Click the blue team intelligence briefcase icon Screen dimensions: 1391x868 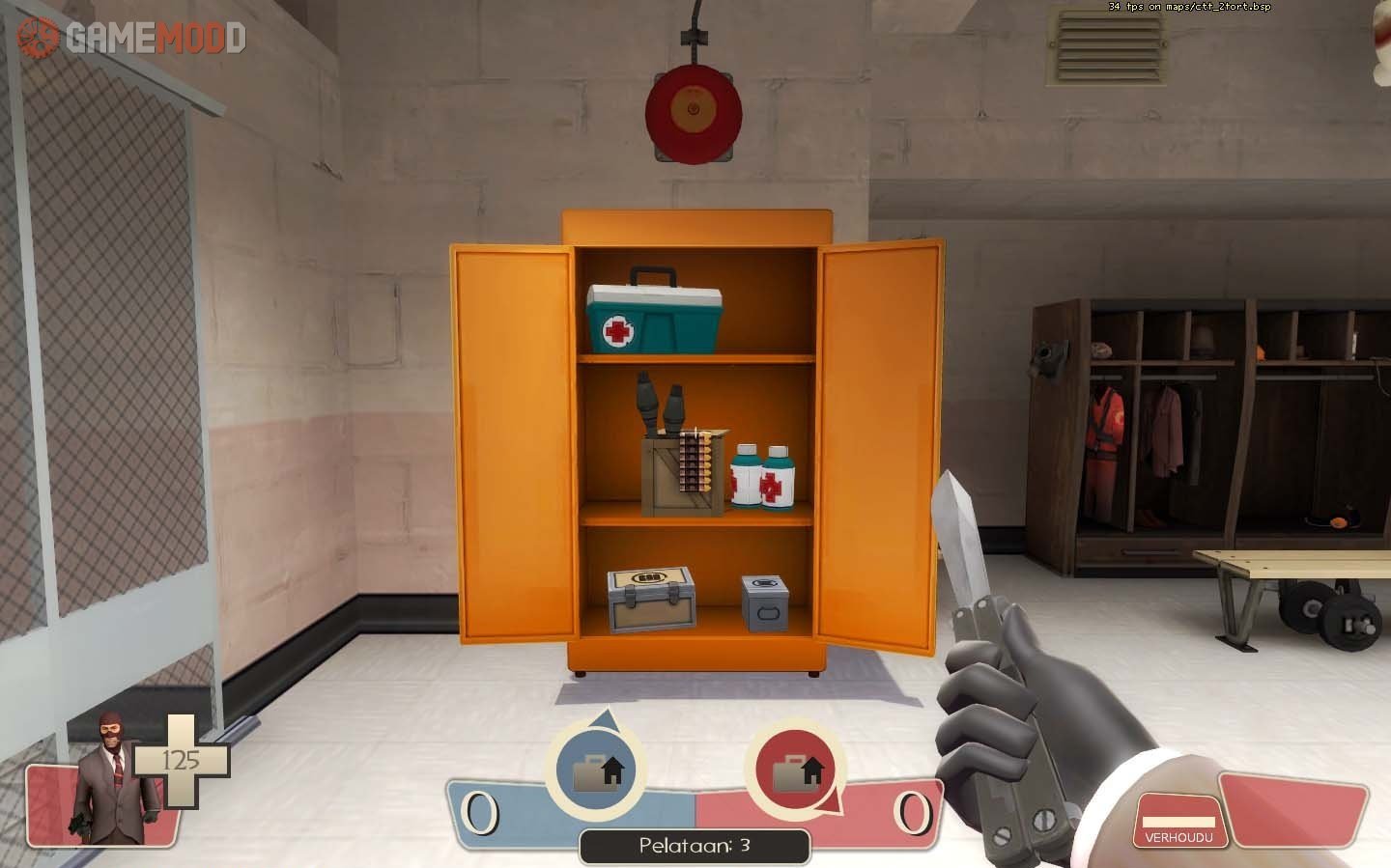pyautogui.click(x=597, y=771)
